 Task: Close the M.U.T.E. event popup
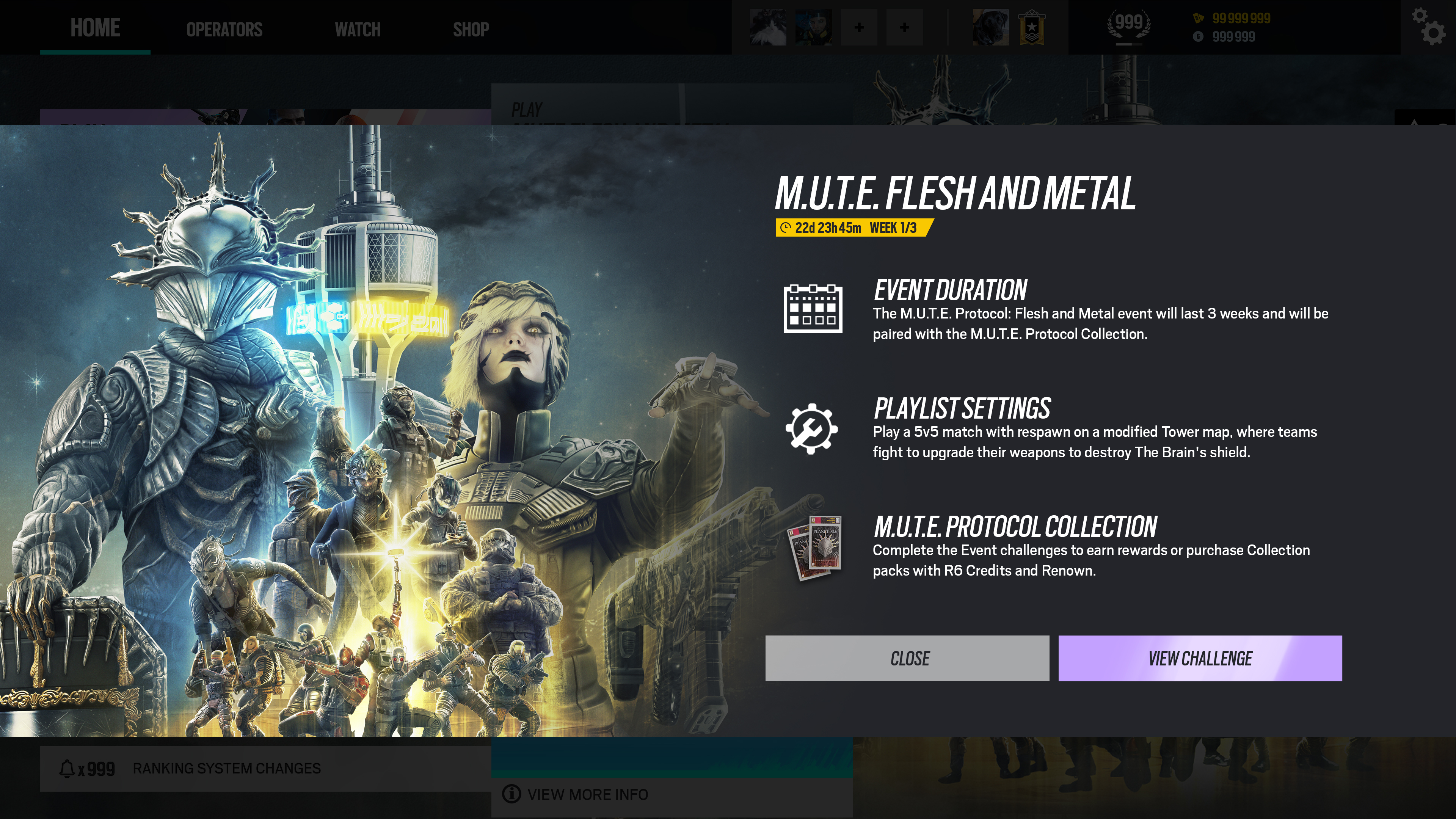[907, 658]
